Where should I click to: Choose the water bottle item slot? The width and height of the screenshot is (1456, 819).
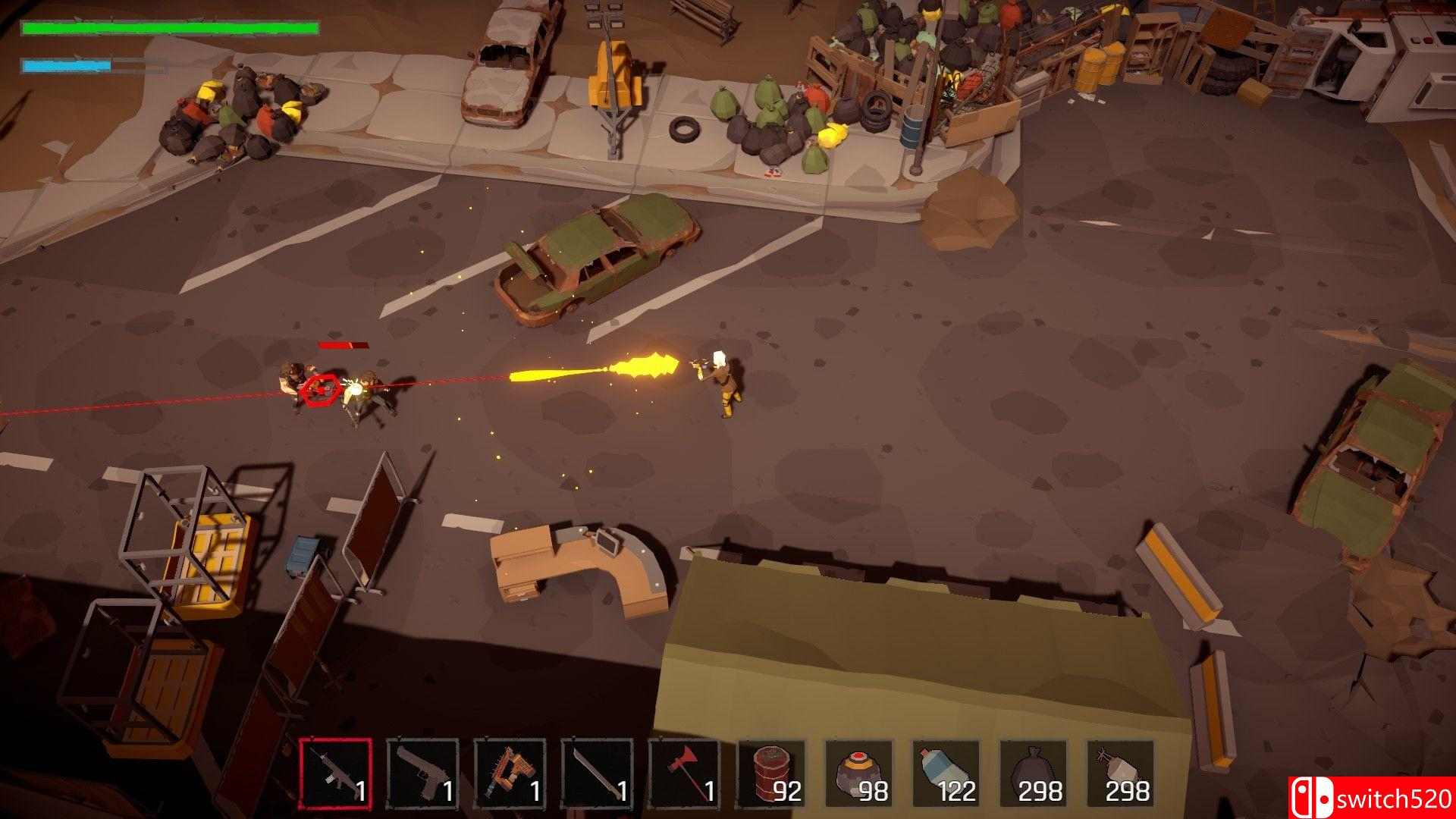(946, 773)
